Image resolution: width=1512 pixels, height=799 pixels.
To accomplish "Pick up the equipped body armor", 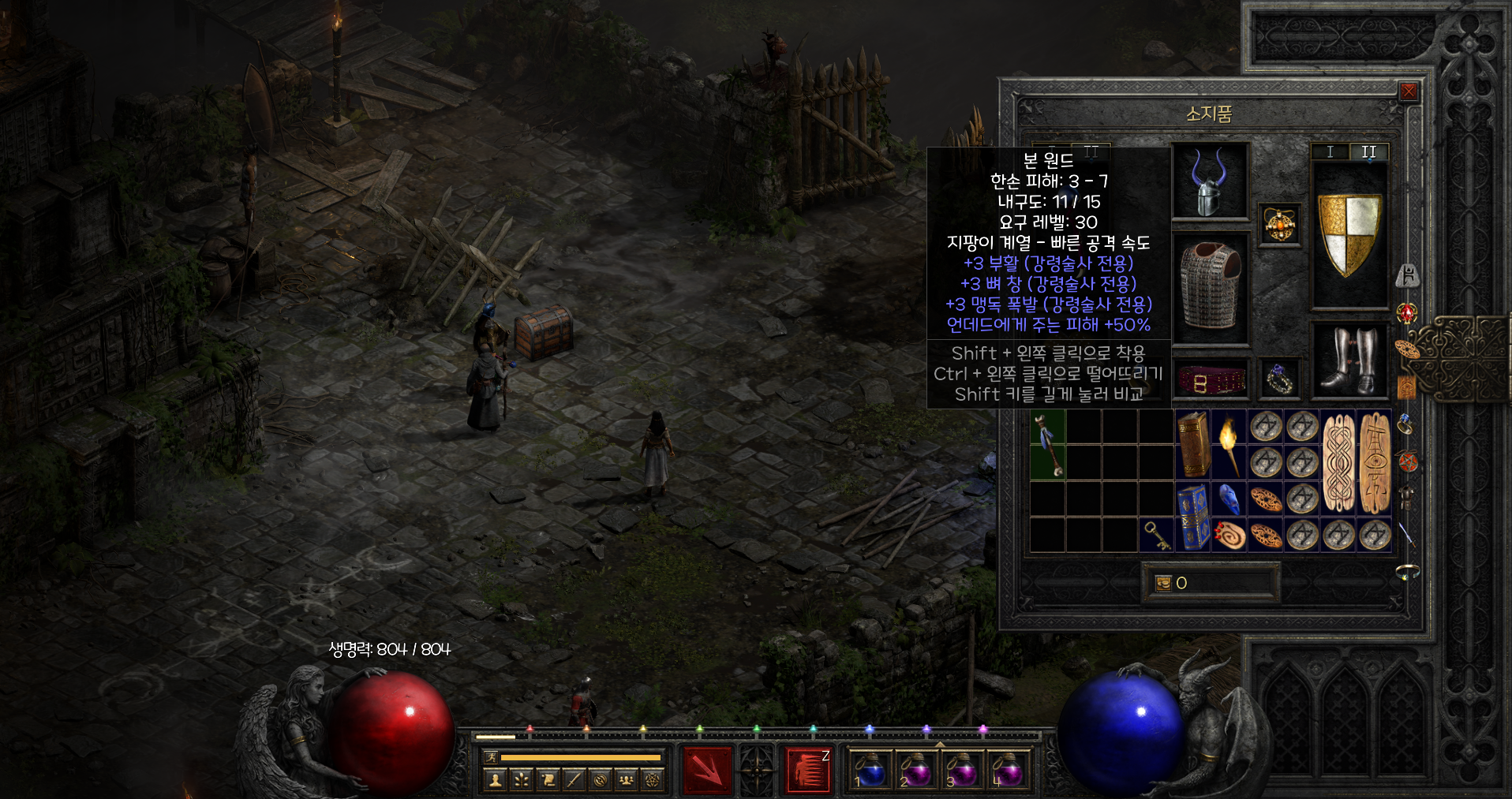I will 1210,287.
